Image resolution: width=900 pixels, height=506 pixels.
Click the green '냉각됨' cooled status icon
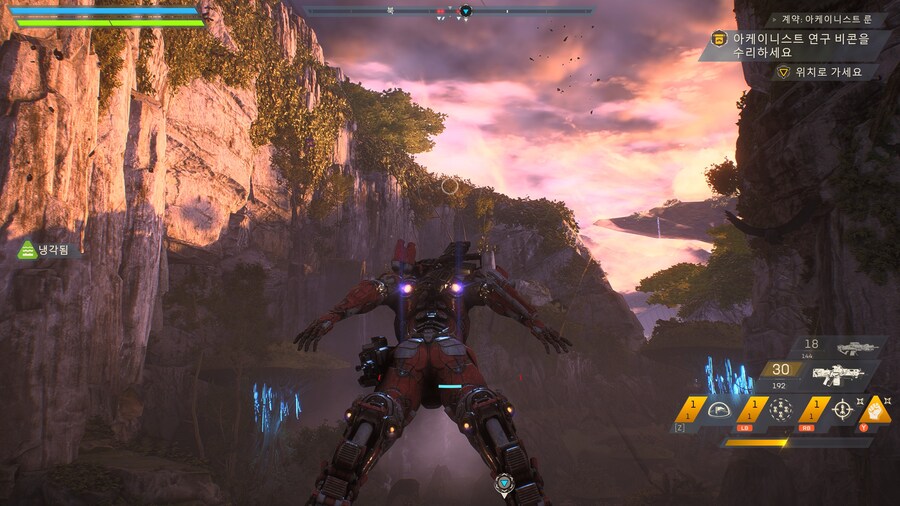(x=28, y=250)
